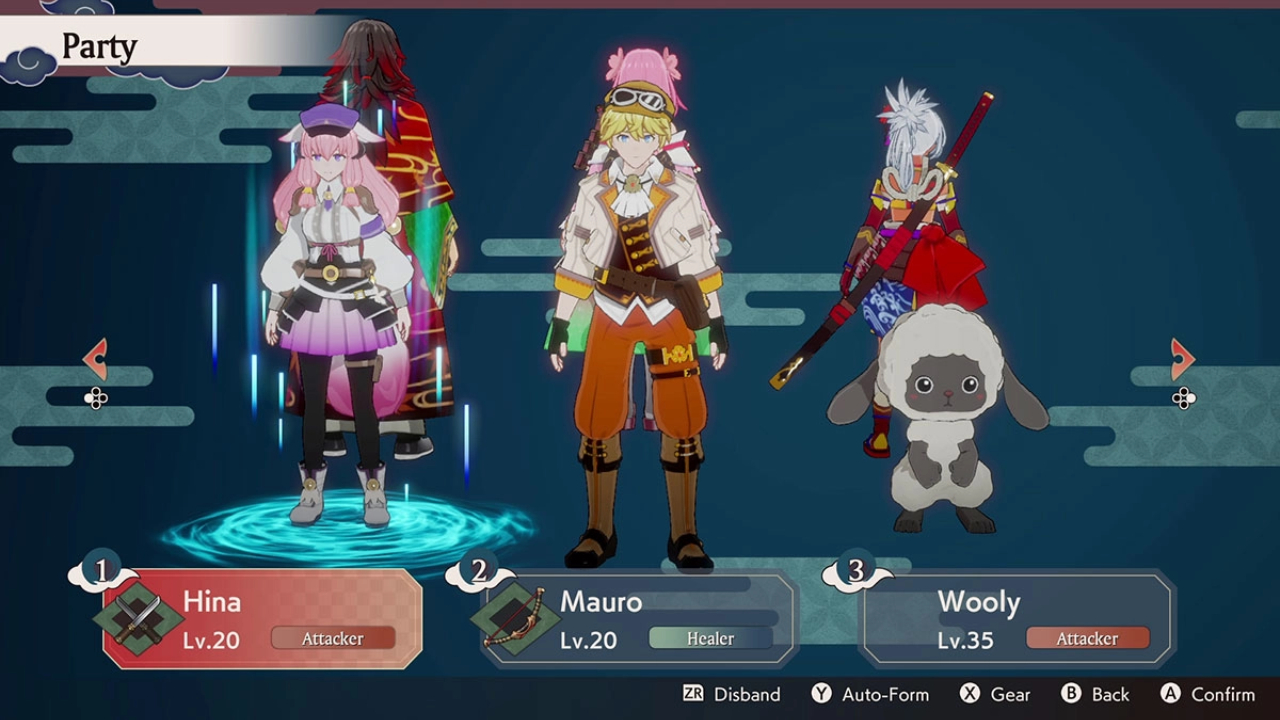Select Confirm to finalize the party
The height and width of the screenshot is (720, 1280).
[x=1222, y=694]
